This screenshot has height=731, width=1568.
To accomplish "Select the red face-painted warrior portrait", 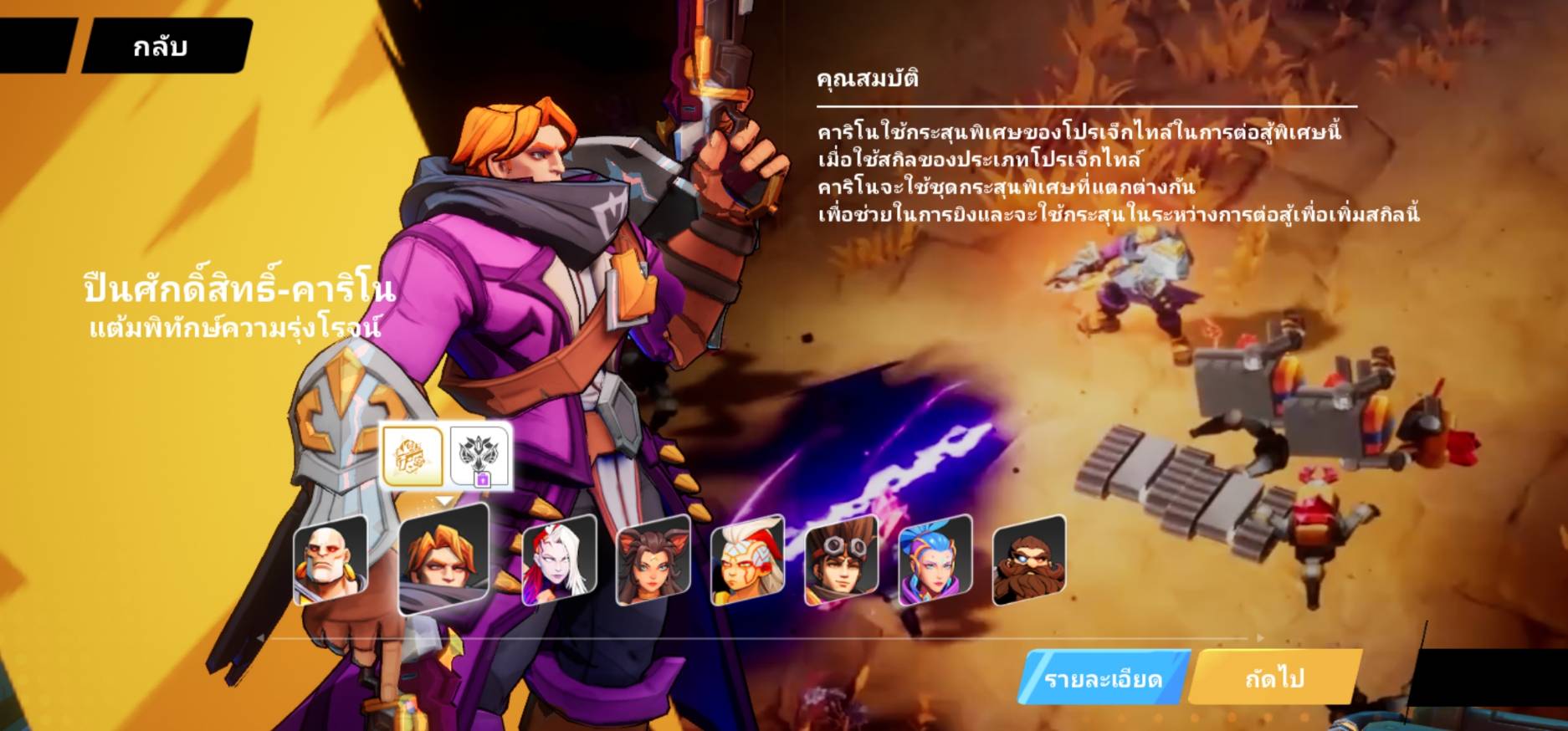I will click(x=747, y=560).
